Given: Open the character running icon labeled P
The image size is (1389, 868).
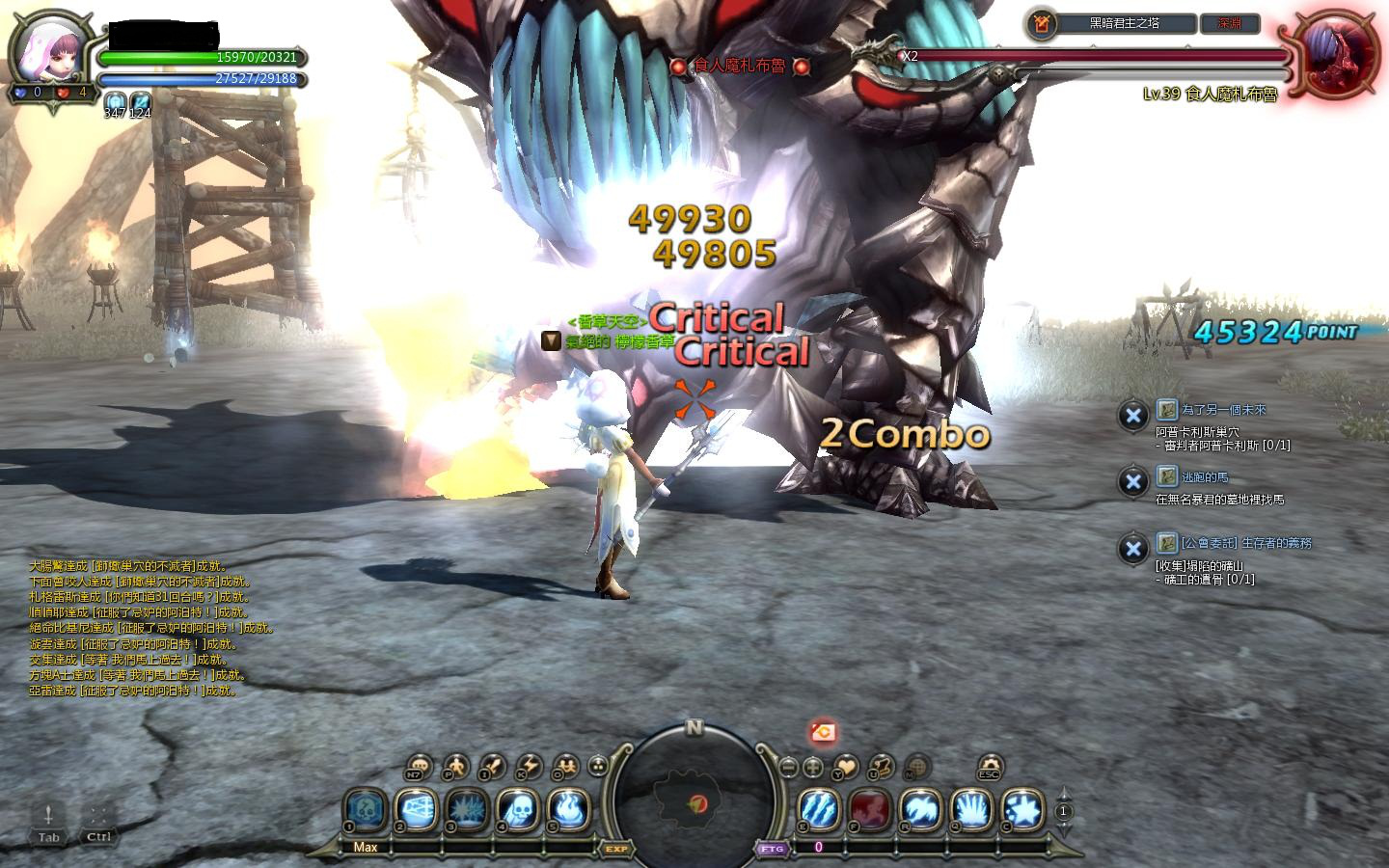Looking at the screenshot, I should [x=454, y=768].
